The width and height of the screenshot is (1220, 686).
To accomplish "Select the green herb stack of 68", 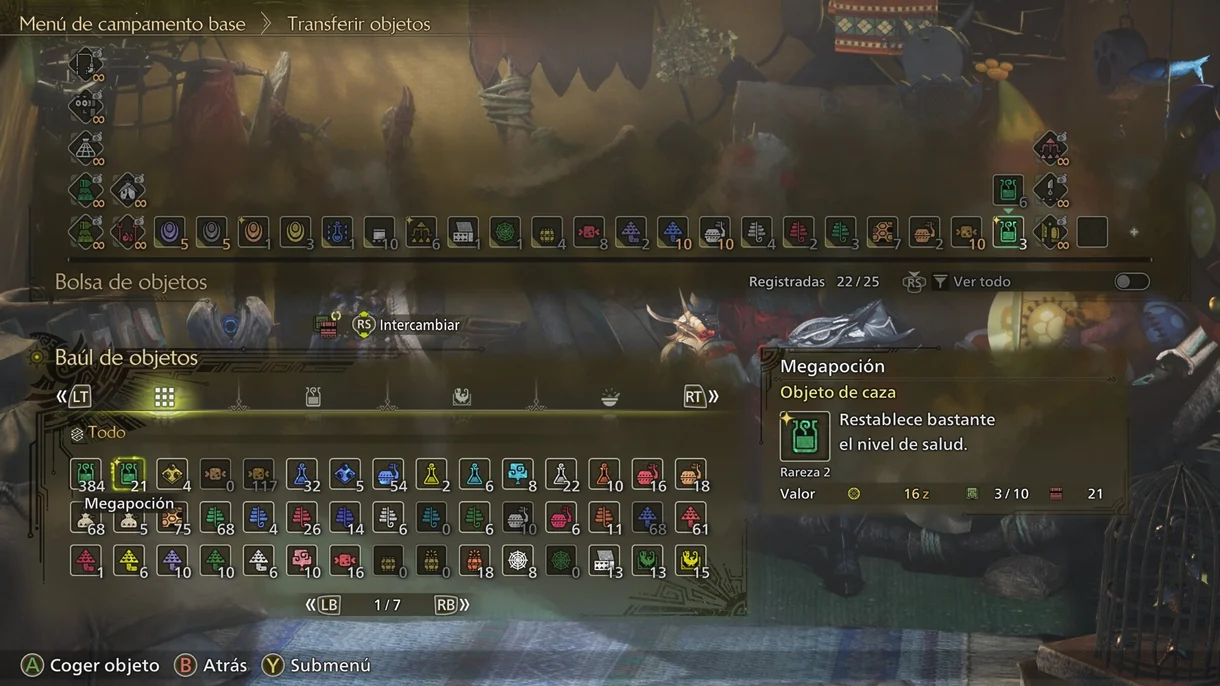I will pos(215,517).
